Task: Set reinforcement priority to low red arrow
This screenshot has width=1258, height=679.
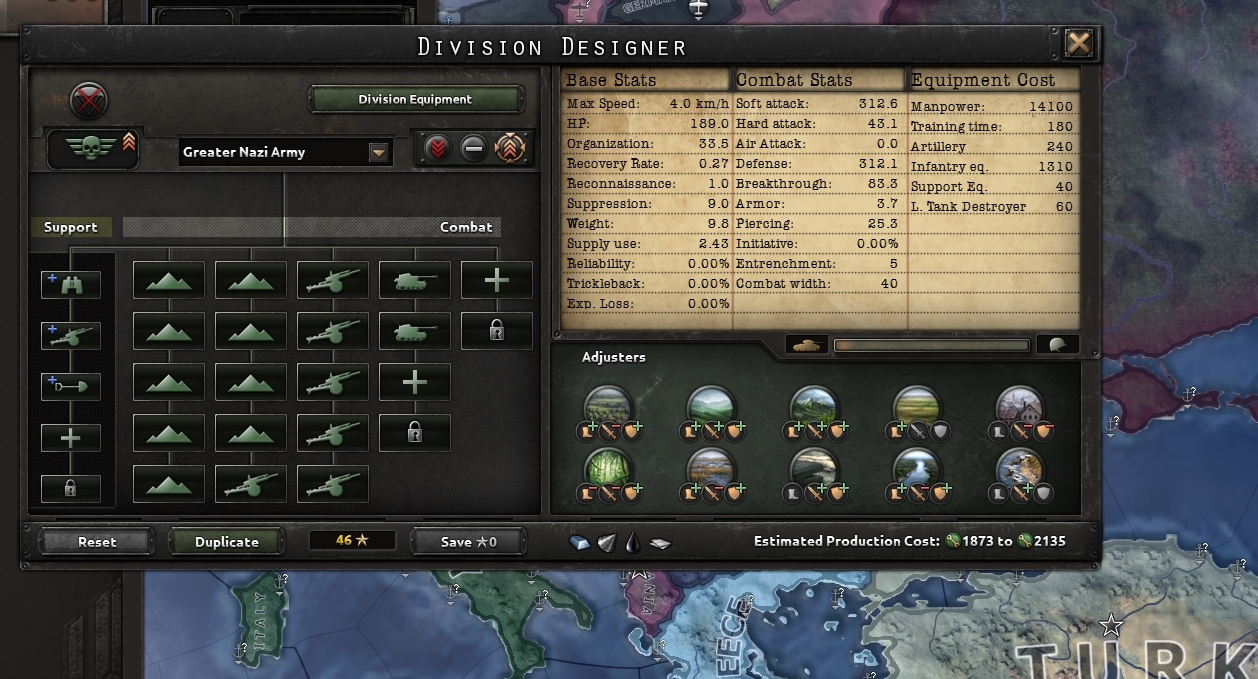Action: click(x=437, y=149)
